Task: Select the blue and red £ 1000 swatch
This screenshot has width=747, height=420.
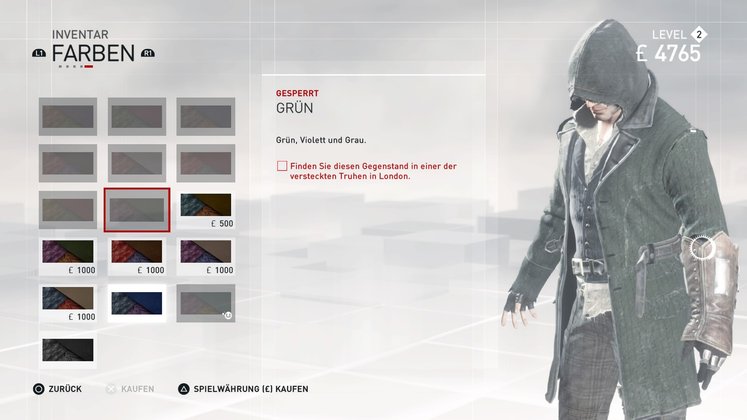Action: pyautogui.click(x=68, y=303)
